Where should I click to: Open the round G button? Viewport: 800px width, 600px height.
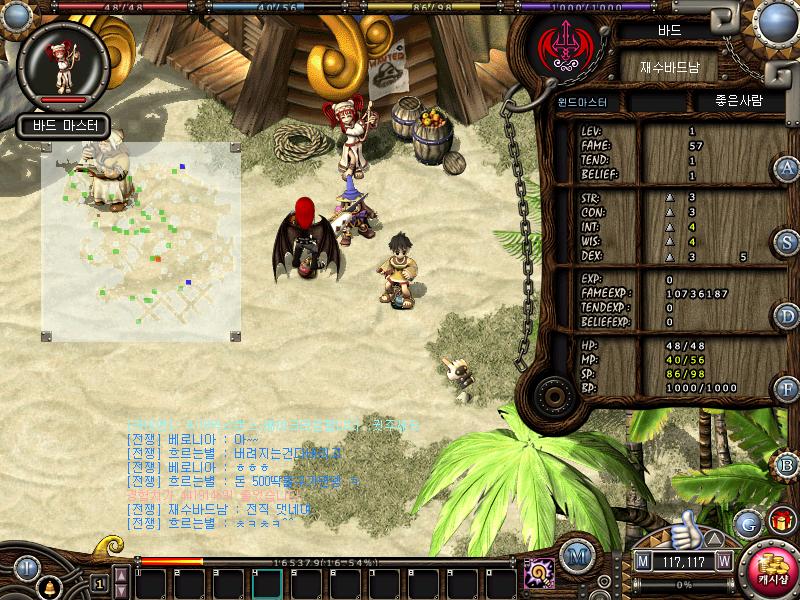[748, 523]
